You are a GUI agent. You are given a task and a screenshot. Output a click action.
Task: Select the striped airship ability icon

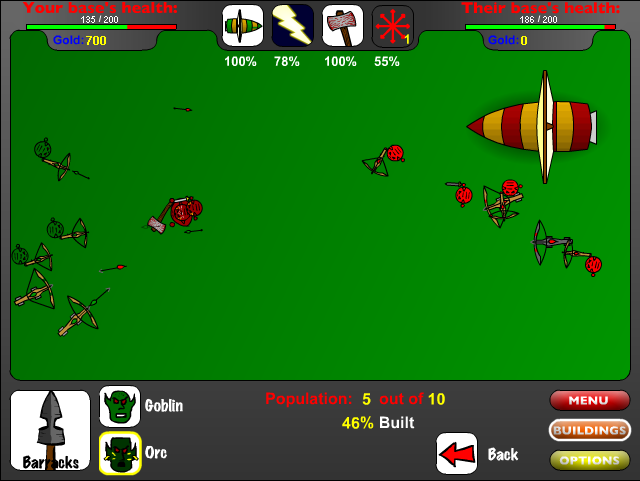point(242,26)
